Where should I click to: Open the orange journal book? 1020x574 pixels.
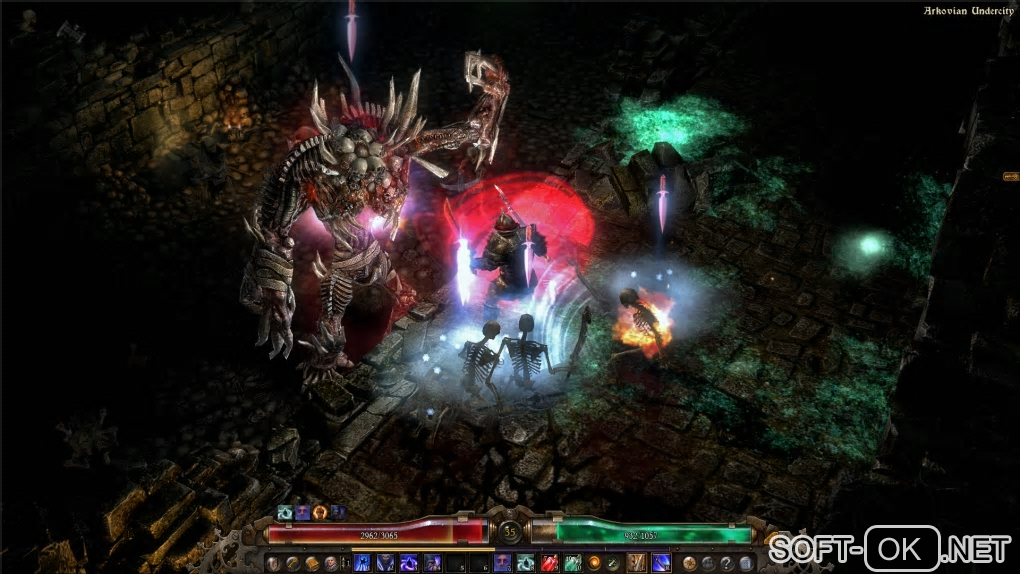tap(311, 563)
